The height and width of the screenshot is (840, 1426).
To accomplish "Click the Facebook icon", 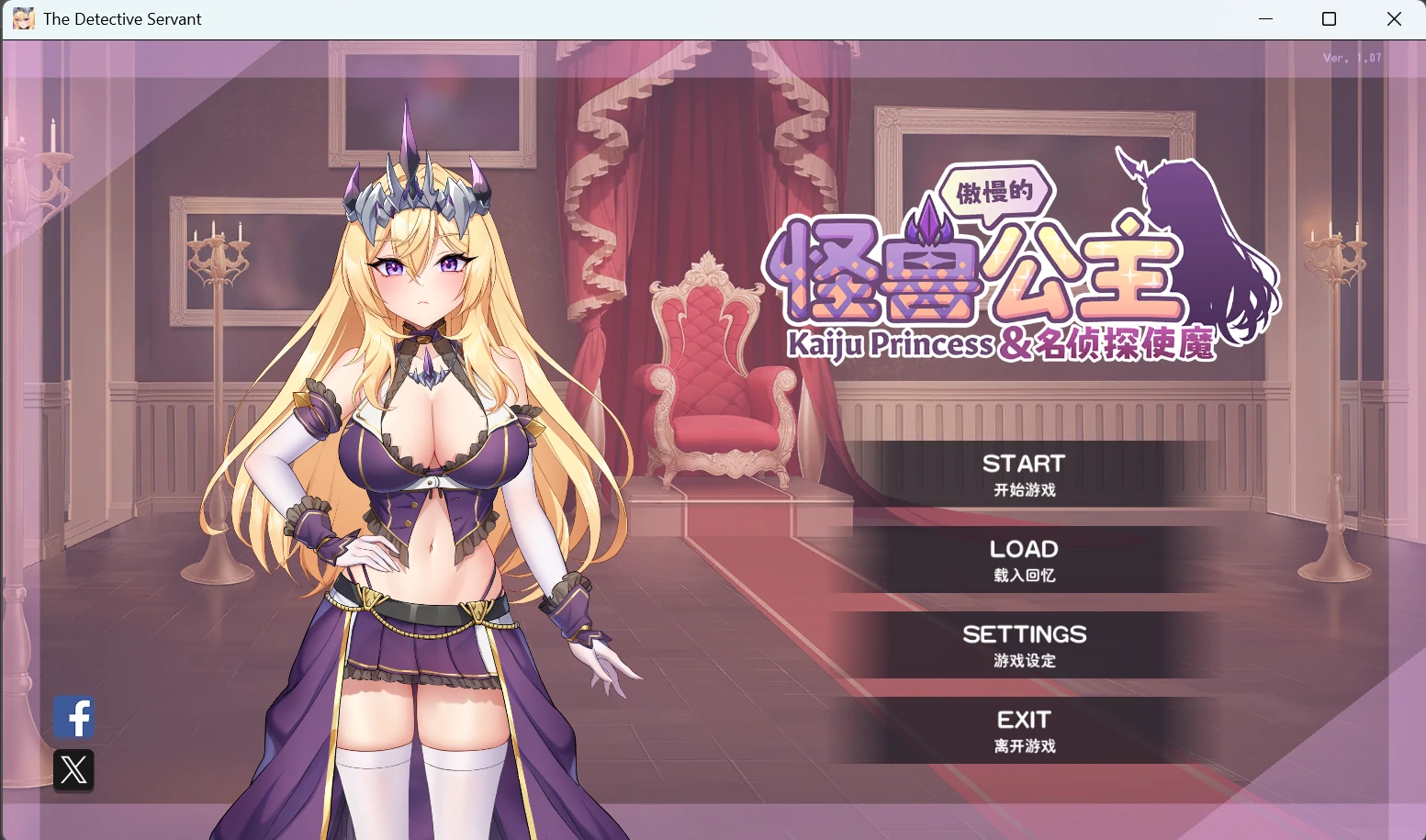I will point(73,717).
